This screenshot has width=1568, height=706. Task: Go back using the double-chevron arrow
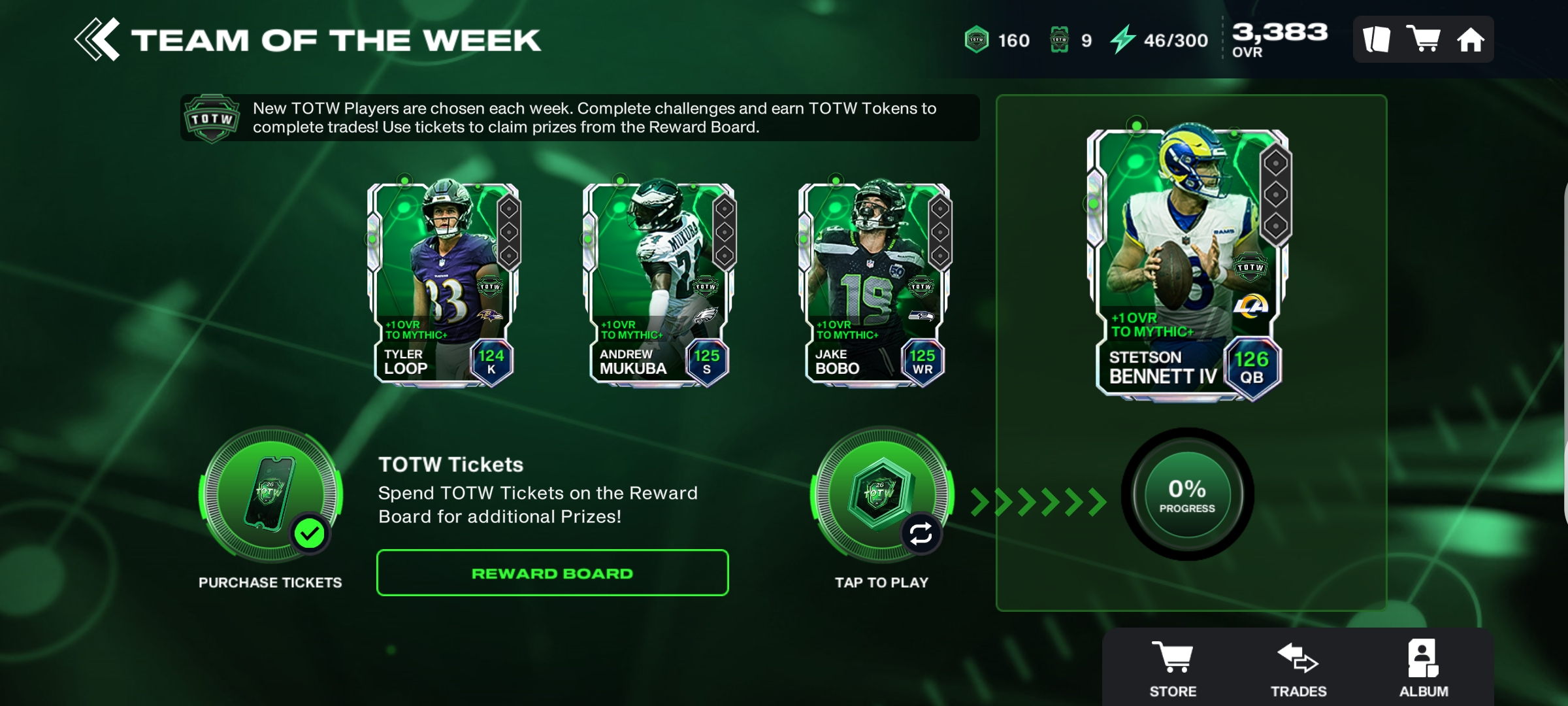[x=97, y=39]
